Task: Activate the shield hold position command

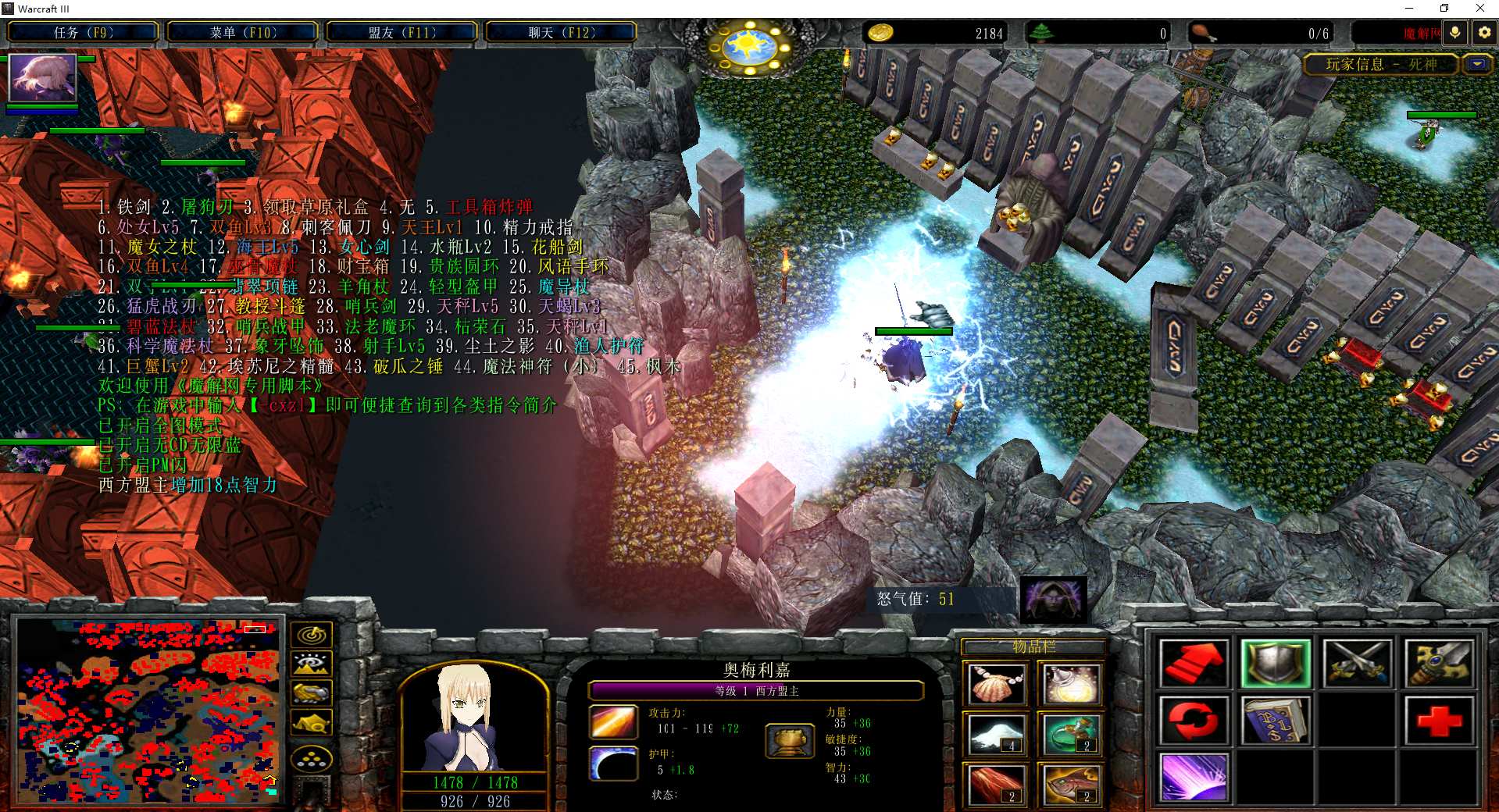Action: pyautogui.click(x=1275, y=664)
